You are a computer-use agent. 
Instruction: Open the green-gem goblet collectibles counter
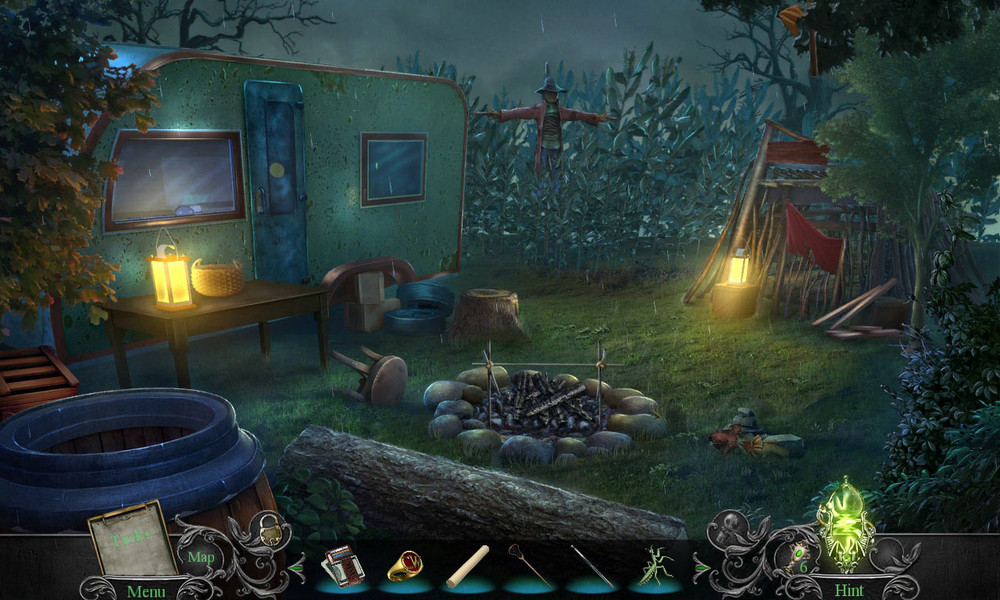792,560
